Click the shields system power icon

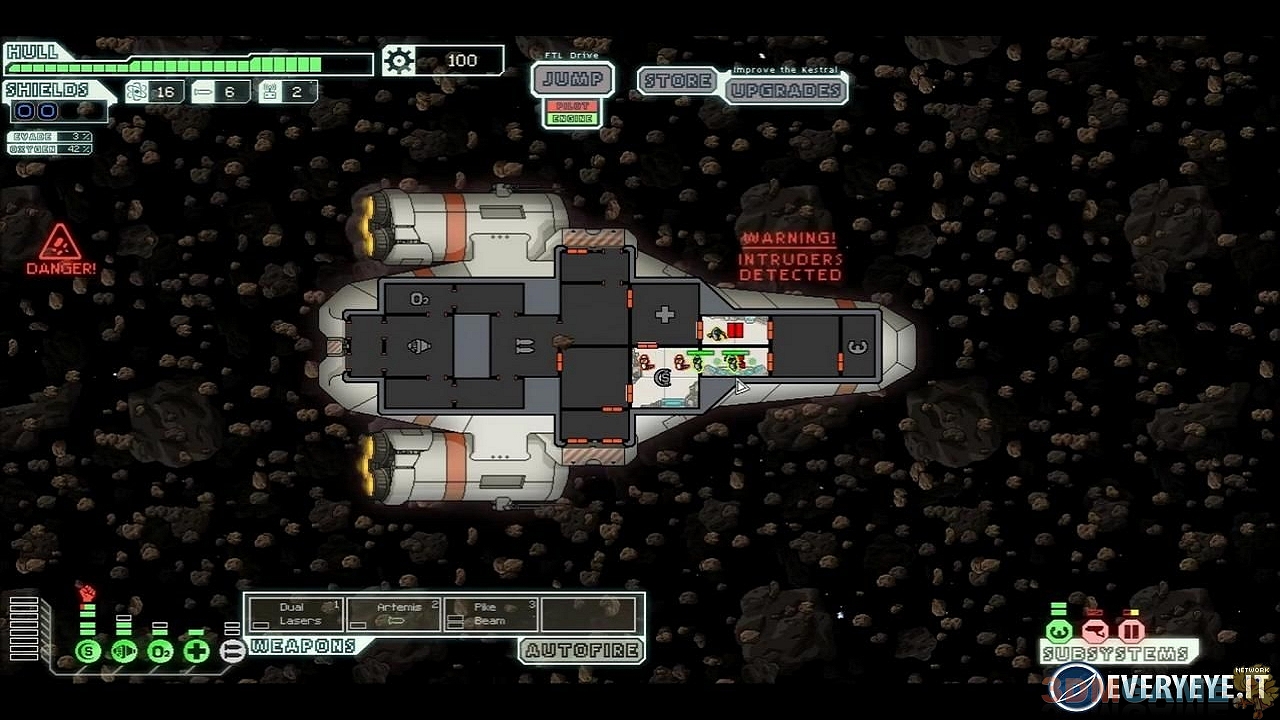(x=88, y=652)
